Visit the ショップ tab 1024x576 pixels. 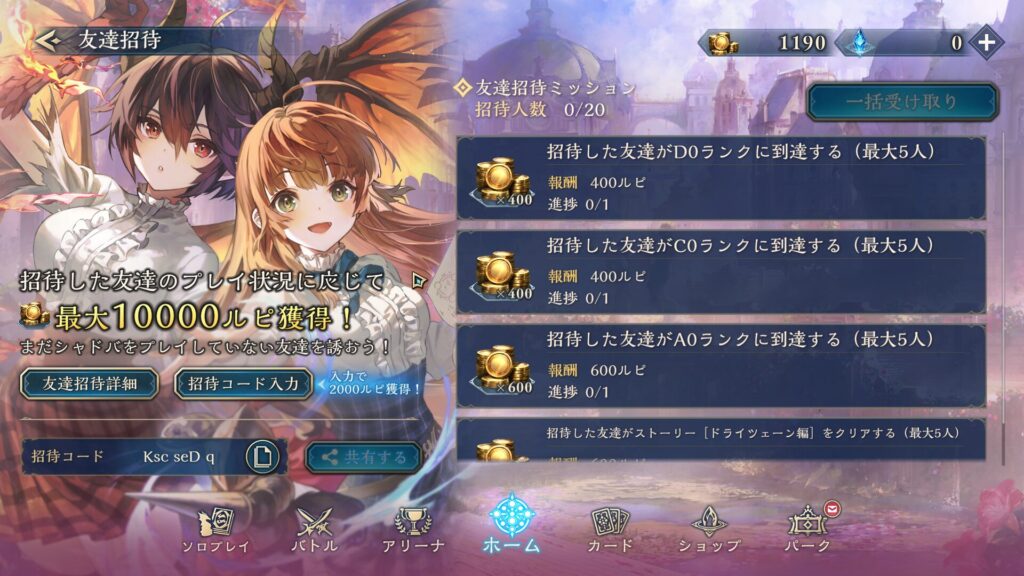pyautogui.click(x=709, y=528)
